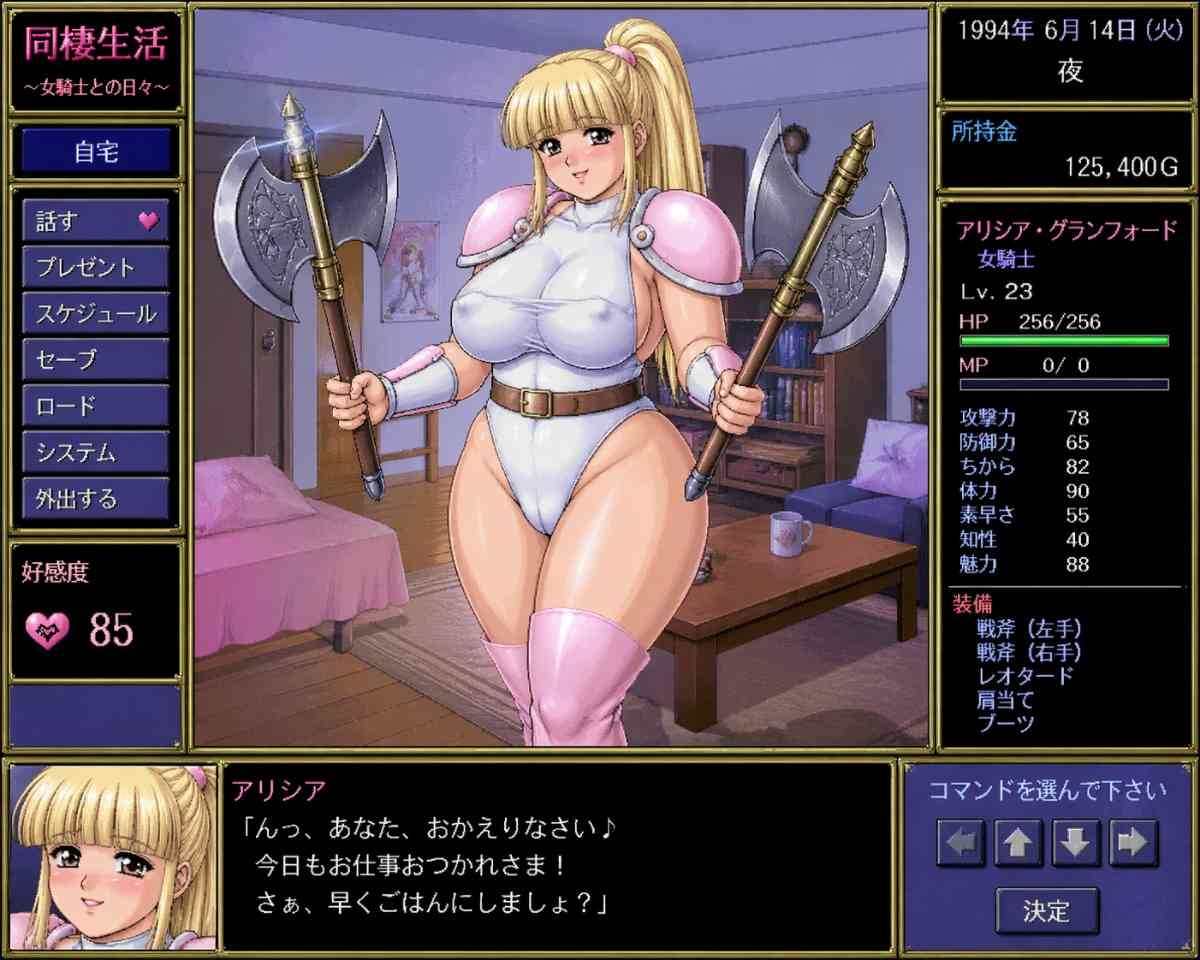Click Alicia's portrait in the dialogue box
The width and height of the screenshot is (1200, 960).
tap(111, 857)
